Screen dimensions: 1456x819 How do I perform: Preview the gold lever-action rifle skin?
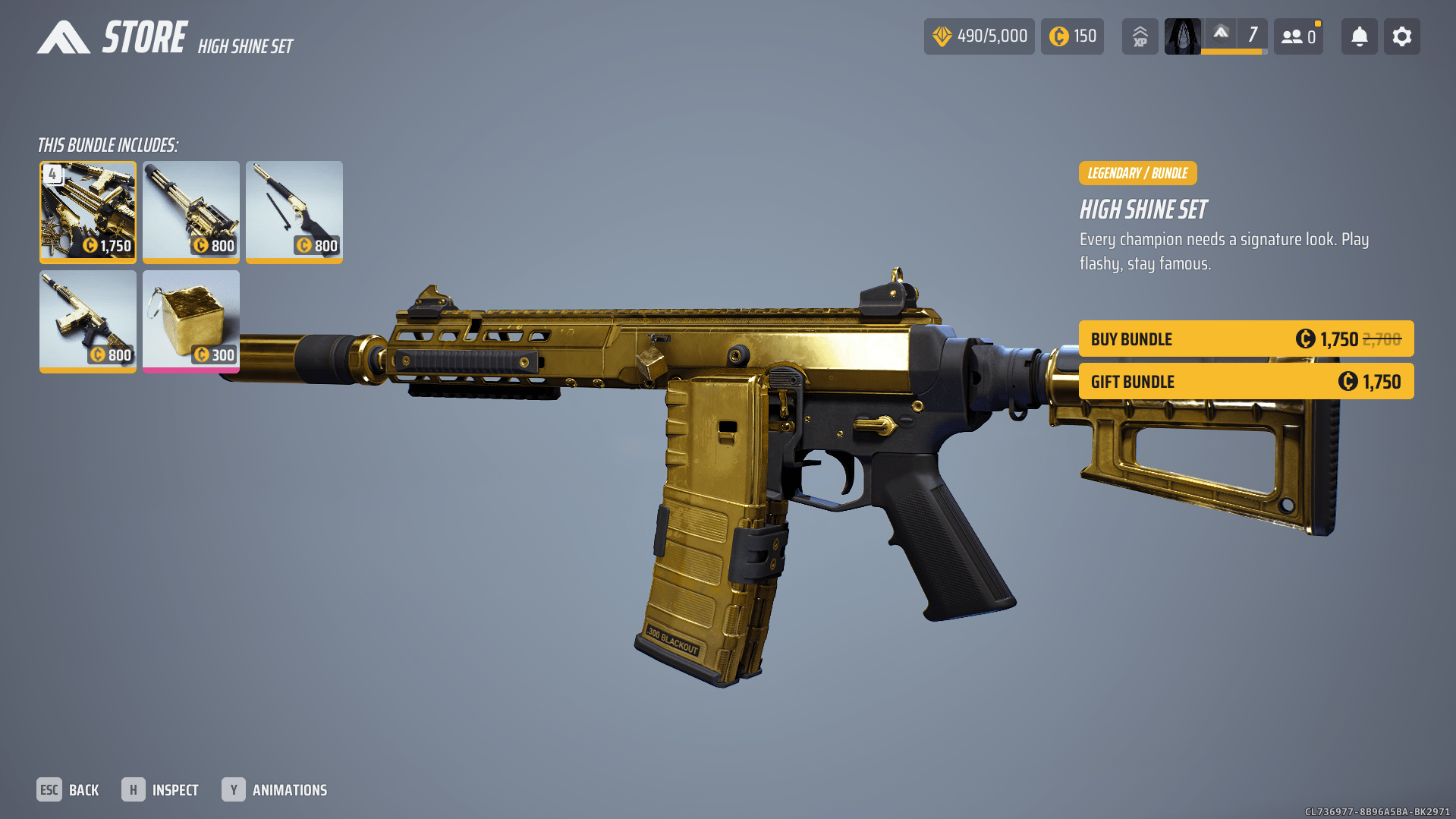click(294, 212)
